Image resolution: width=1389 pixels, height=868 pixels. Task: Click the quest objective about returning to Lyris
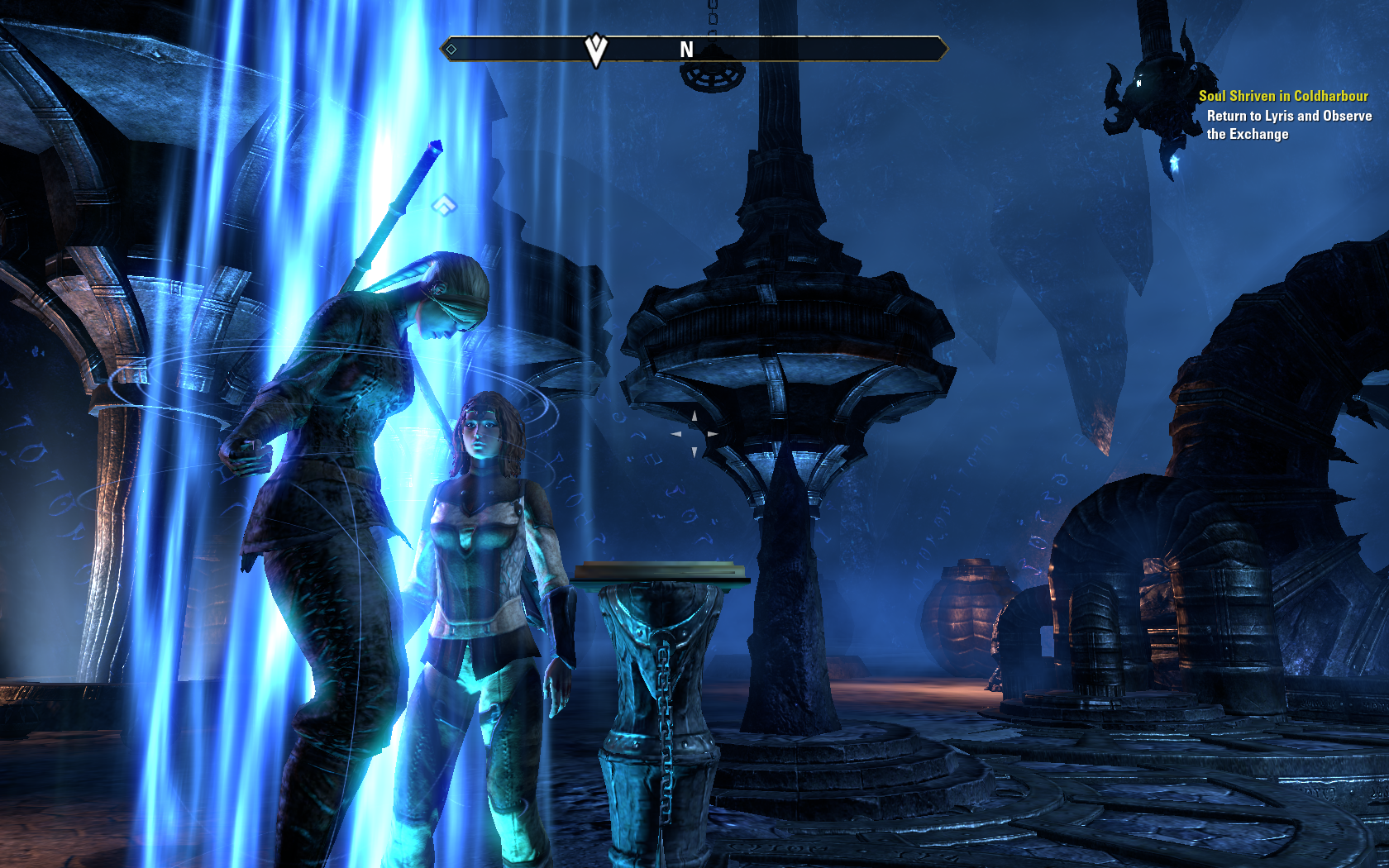pos(1288,125)
